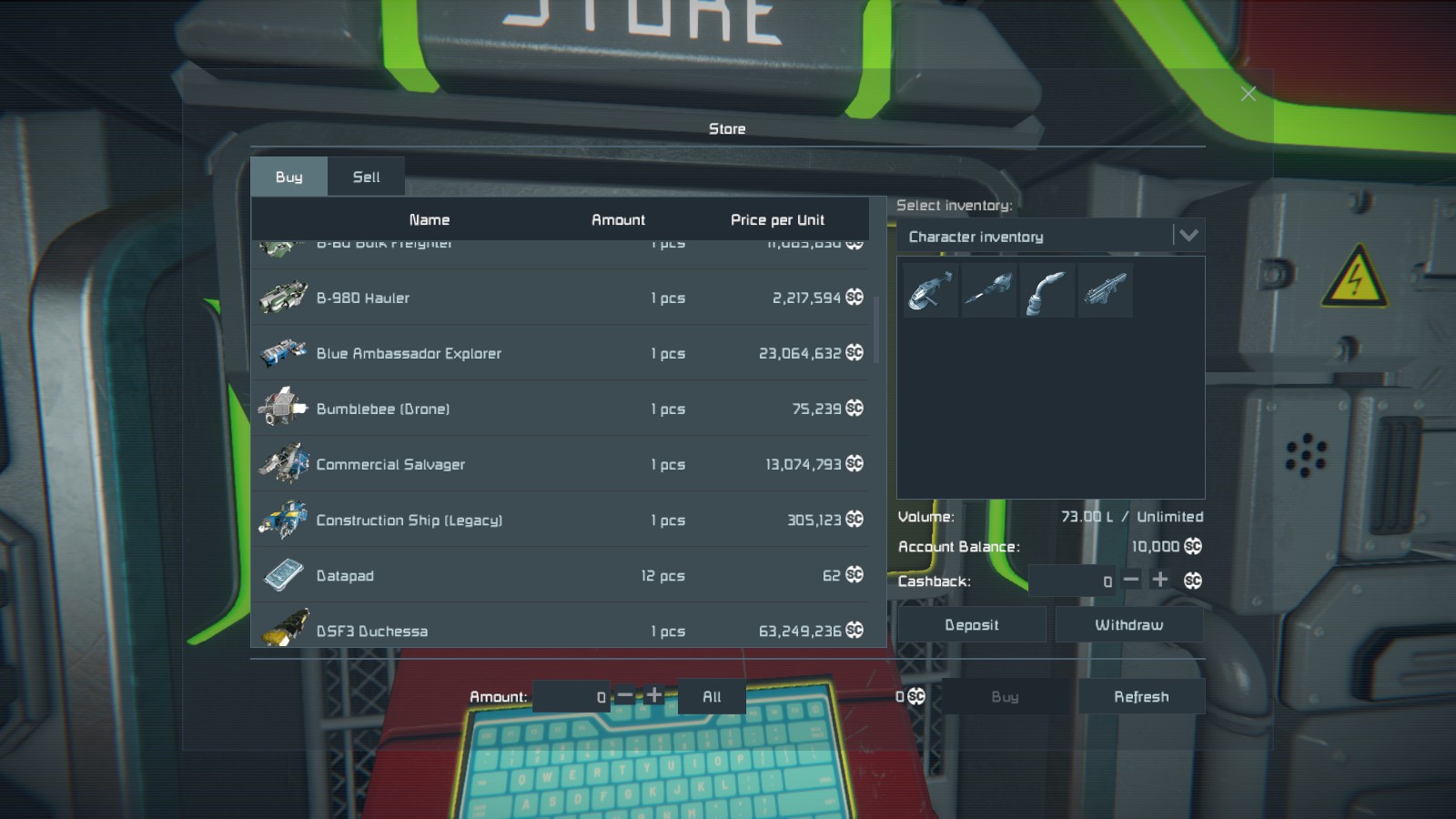Image resolution: width=1456 pixels, height=819 pixels.
Task: Click the Blue Ambassador Explorer ship icon
Action: (282, 353)
